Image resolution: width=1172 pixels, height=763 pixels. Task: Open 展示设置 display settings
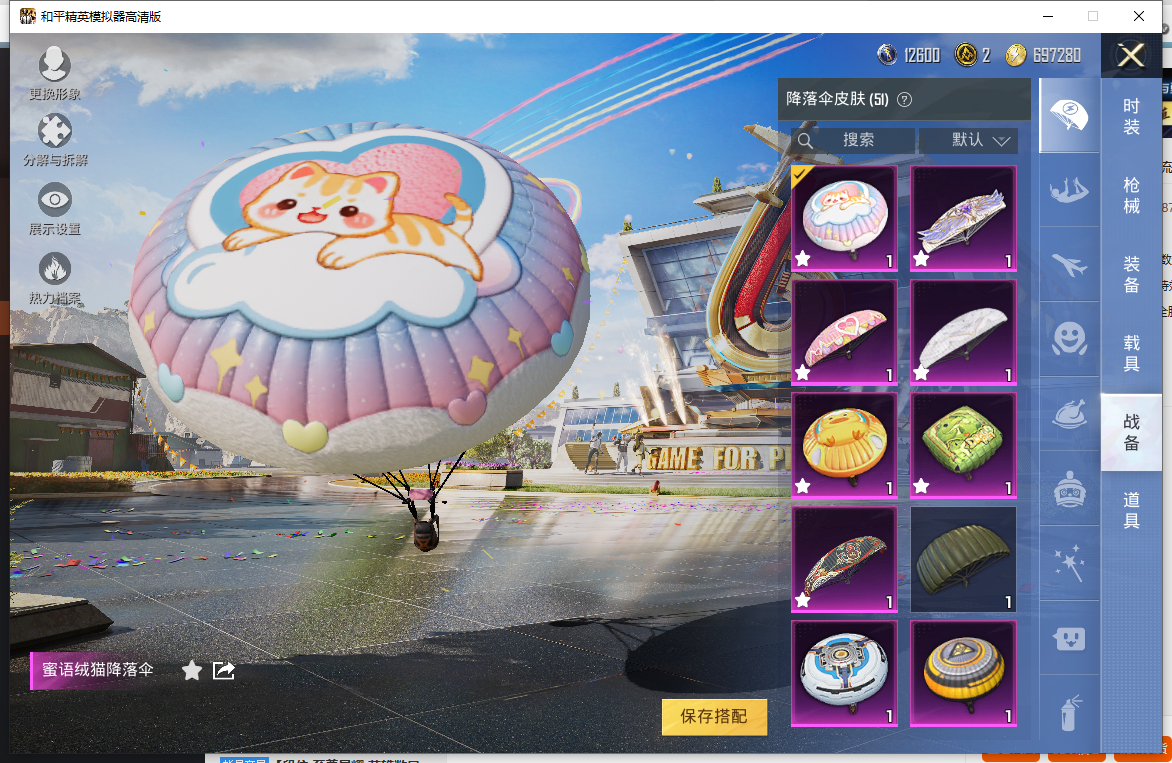pyautogui.click(x=54, y=206)
